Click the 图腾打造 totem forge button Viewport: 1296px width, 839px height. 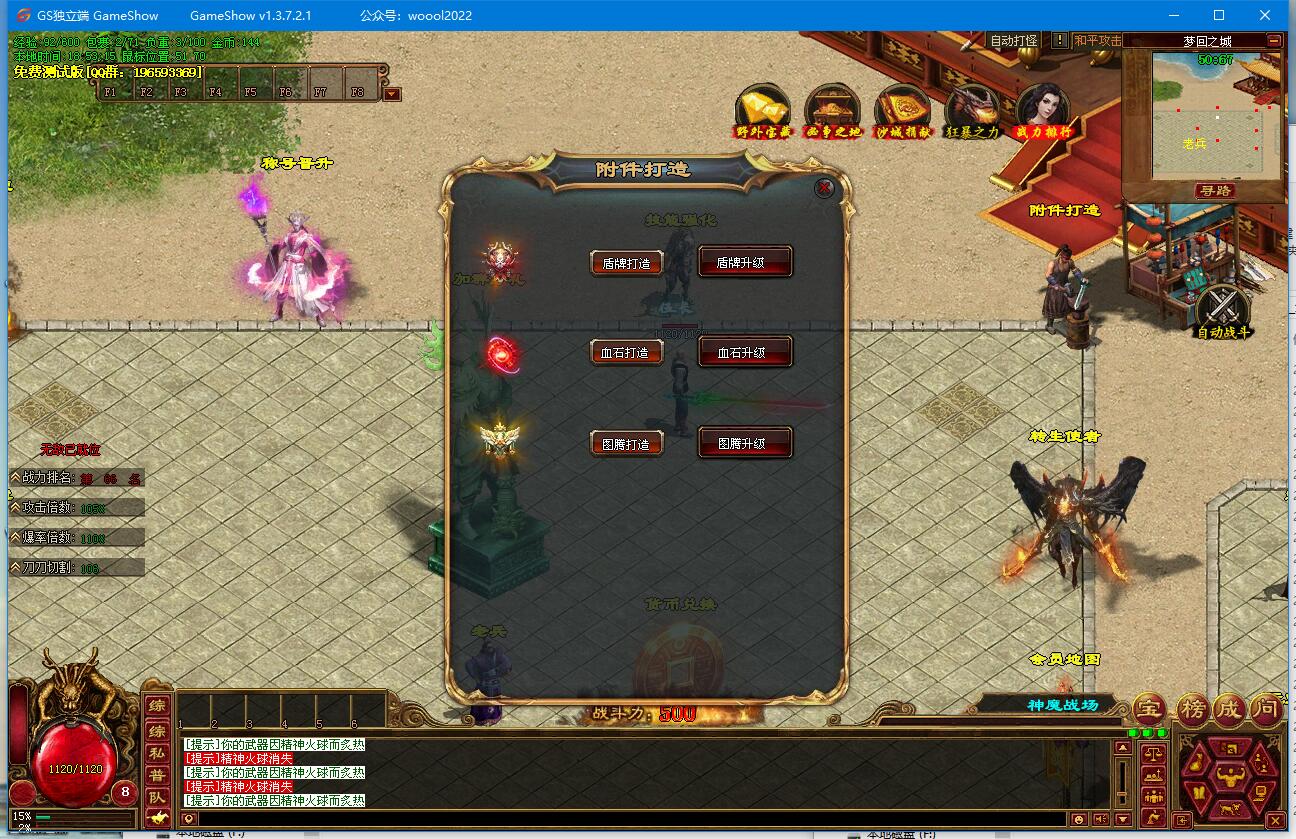[627, 444]
